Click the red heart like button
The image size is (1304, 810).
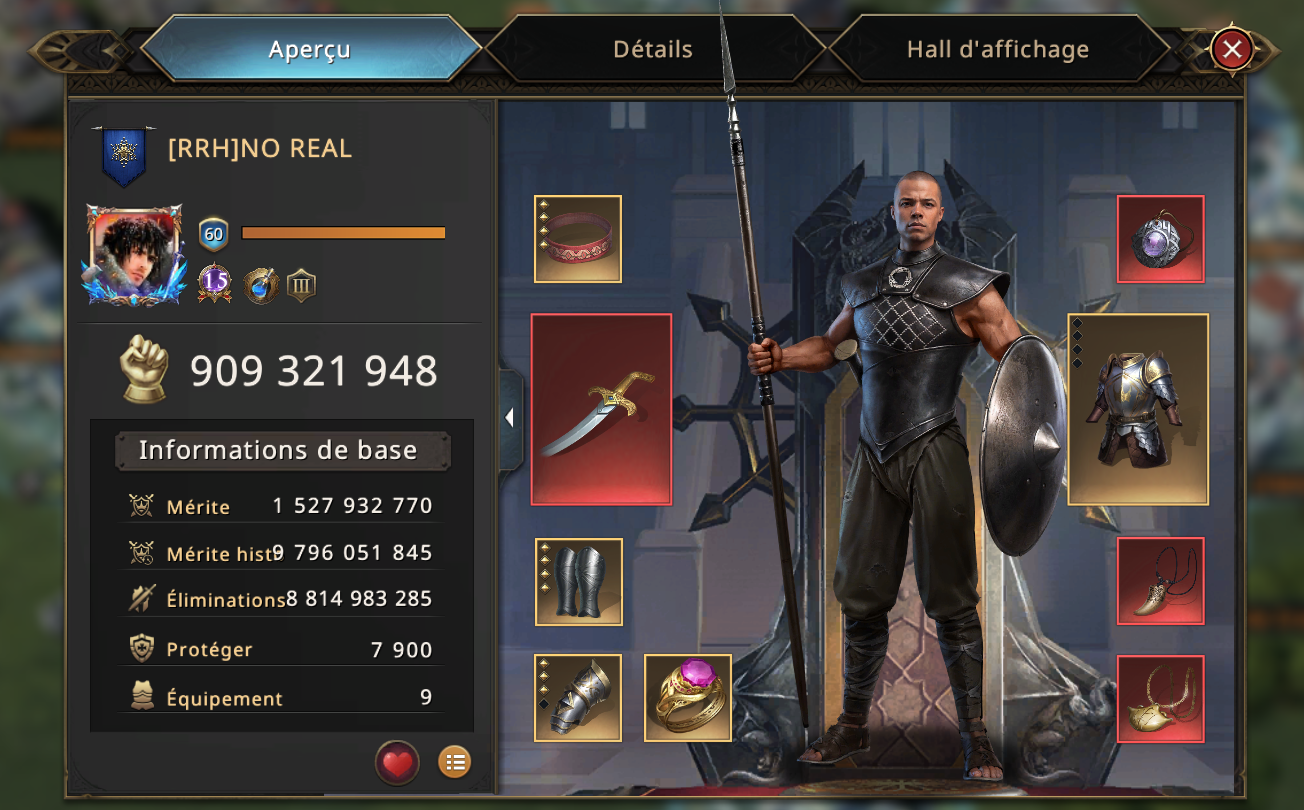397,763
